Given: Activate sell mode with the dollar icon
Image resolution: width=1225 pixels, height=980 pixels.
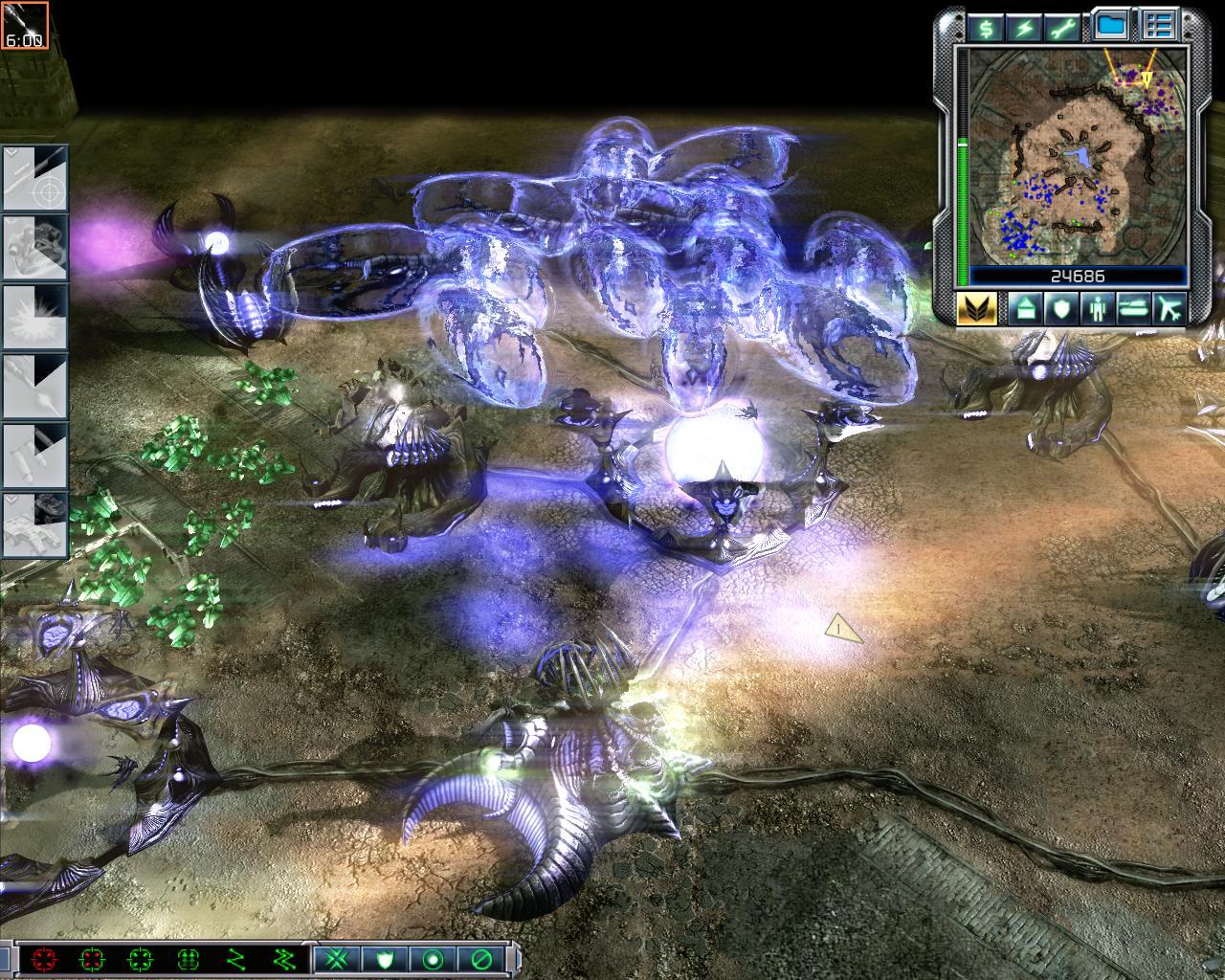Looking at the screenshot, I should (x=984, y=28).
